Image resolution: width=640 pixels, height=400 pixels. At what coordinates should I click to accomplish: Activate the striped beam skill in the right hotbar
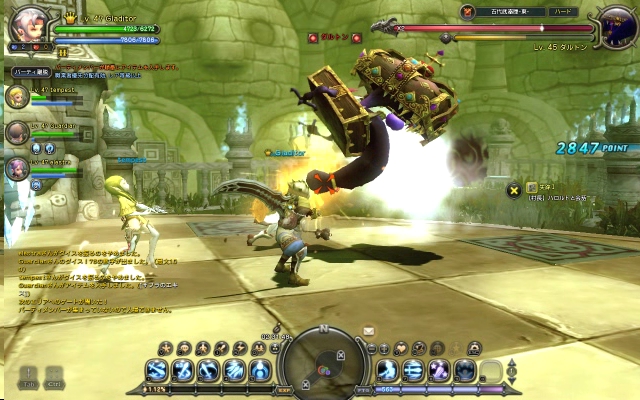(x=412, y=370)
